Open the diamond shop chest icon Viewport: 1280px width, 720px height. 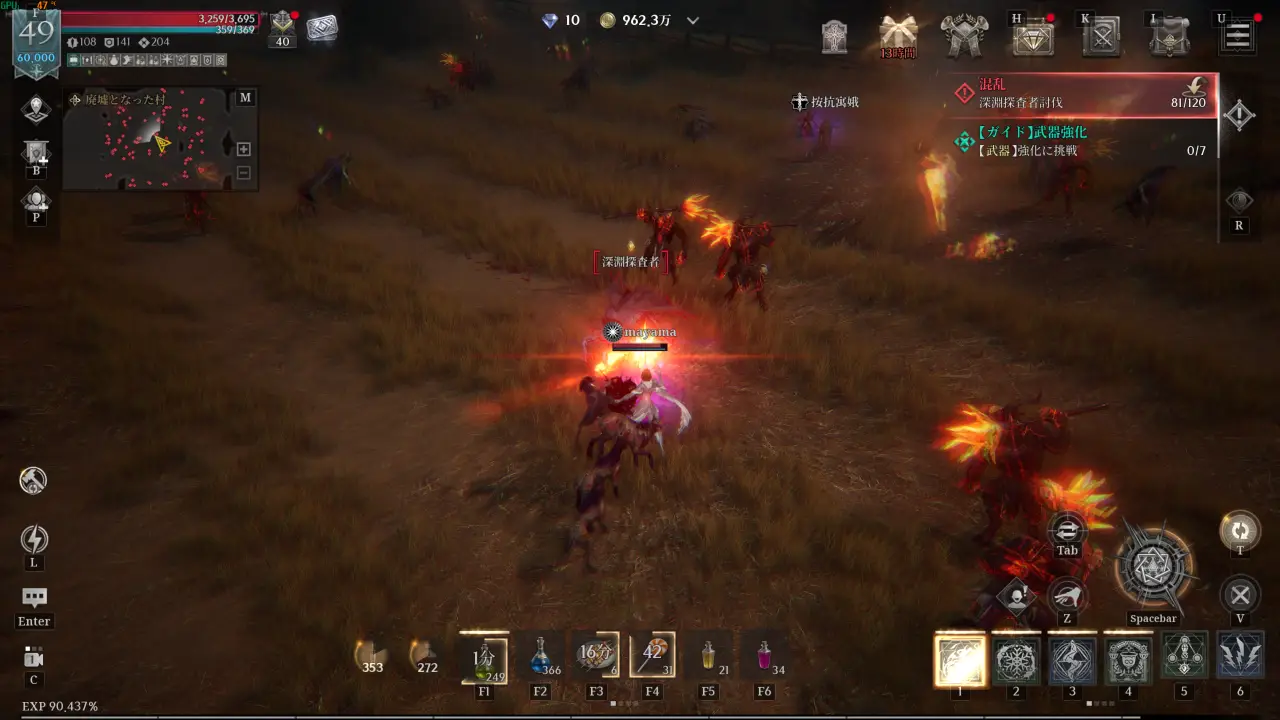[1033, 38]
